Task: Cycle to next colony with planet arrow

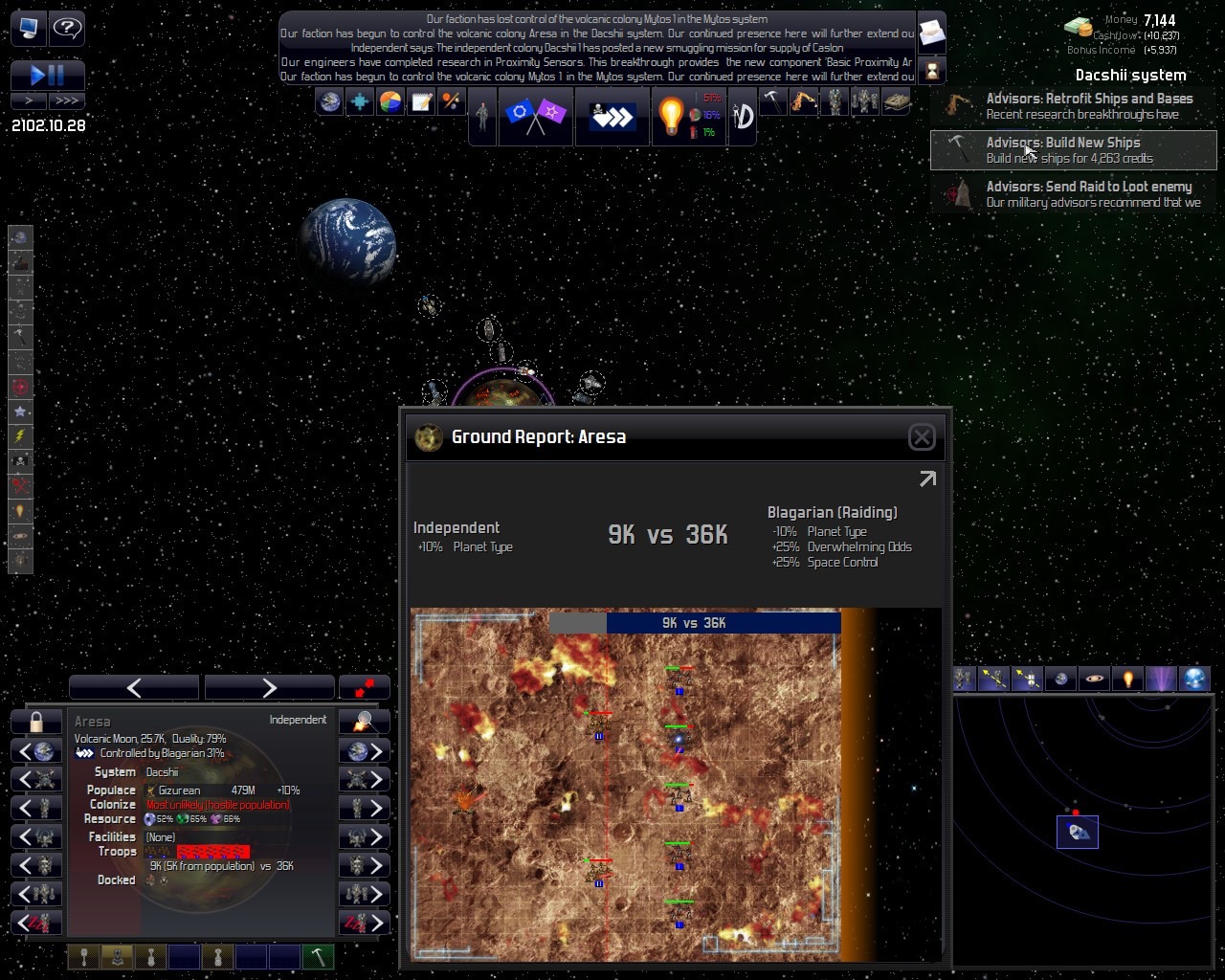Action: [365, 751]
